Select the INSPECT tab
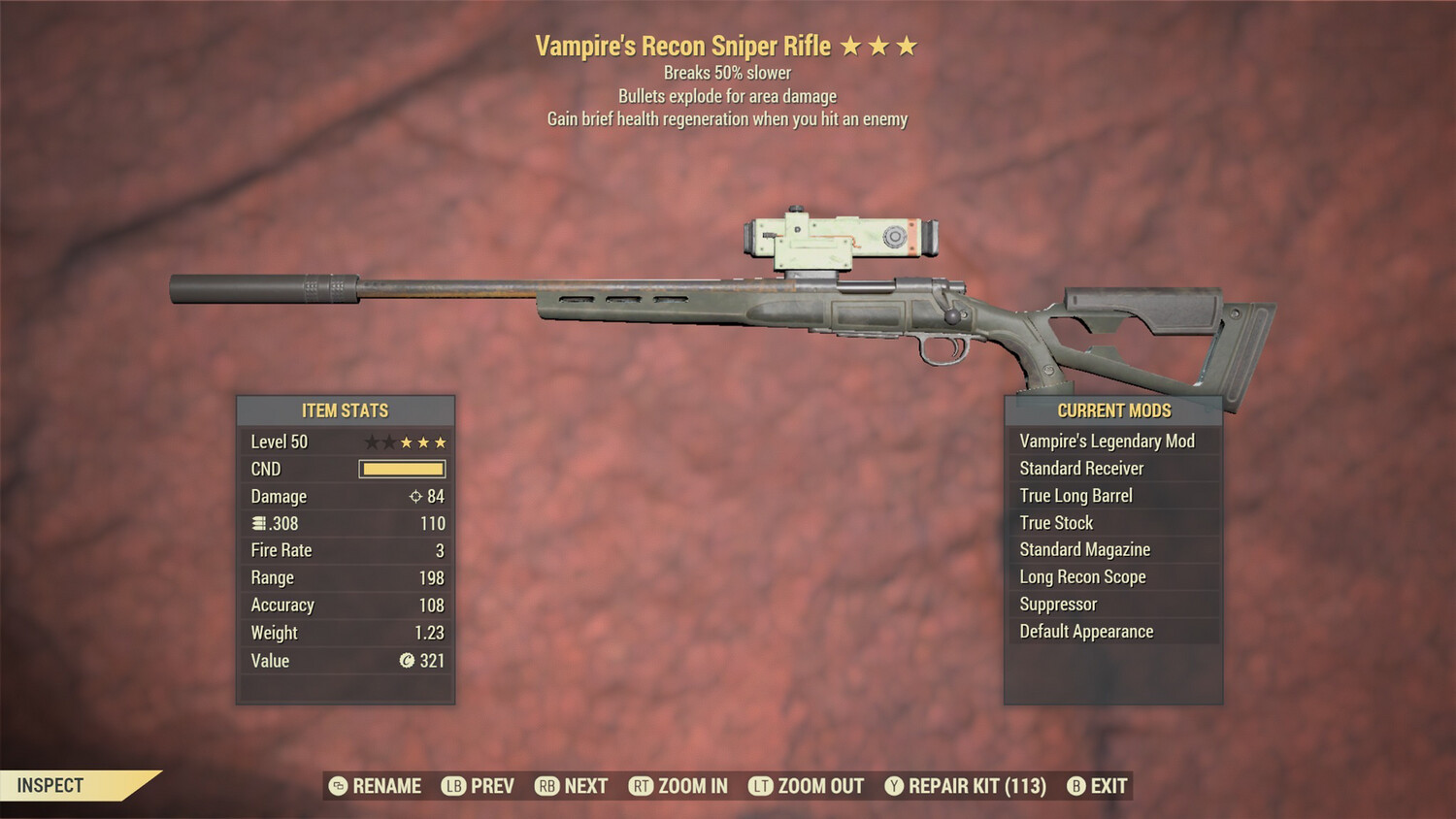 [x=50, y=786]
